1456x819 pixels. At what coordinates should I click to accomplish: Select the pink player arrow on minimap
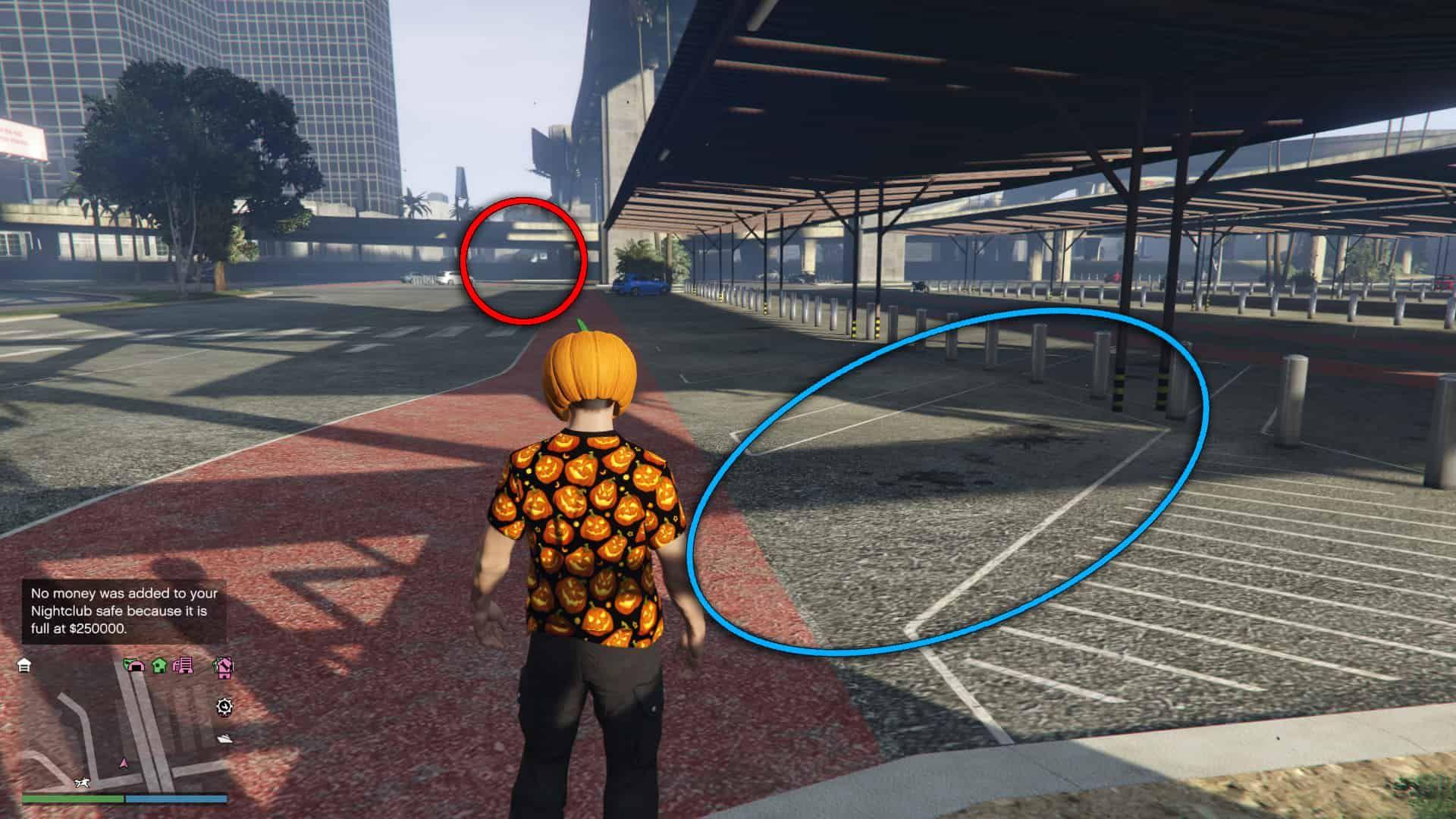click(x=123, y=762)
